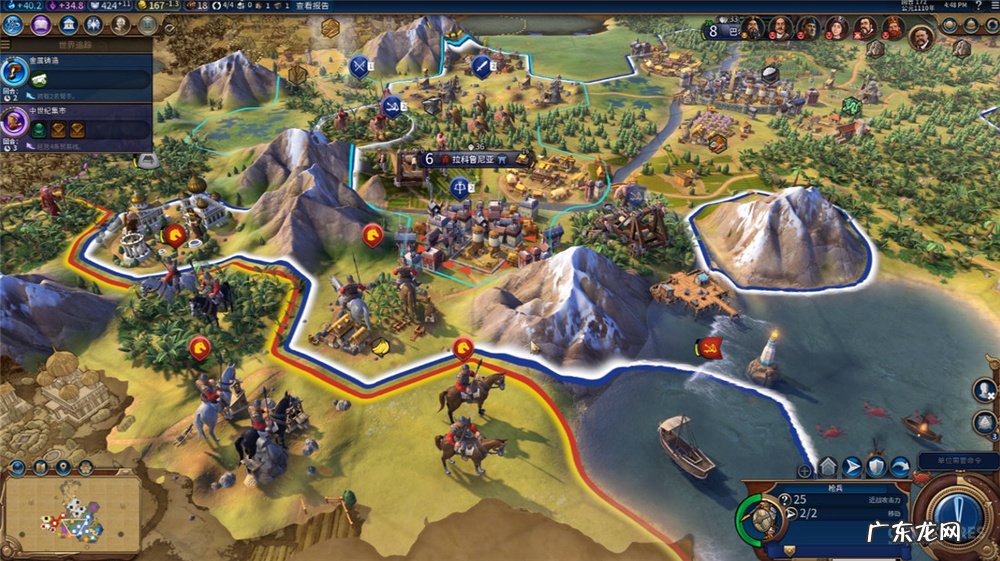Open the civics tree button
This screenshot has width=1000, height=561.
[42, 24]
